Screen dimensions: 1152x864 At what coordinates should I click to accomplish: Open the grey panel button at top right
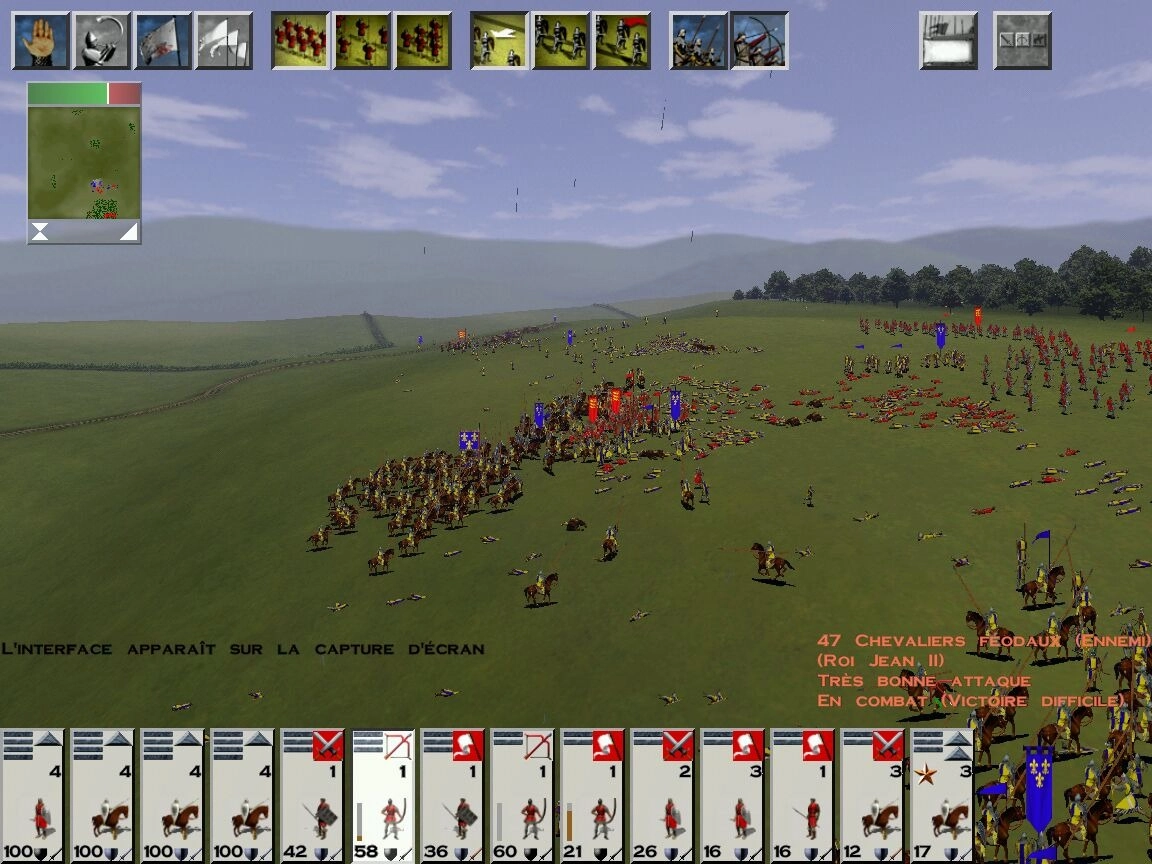coord(1022,41)
